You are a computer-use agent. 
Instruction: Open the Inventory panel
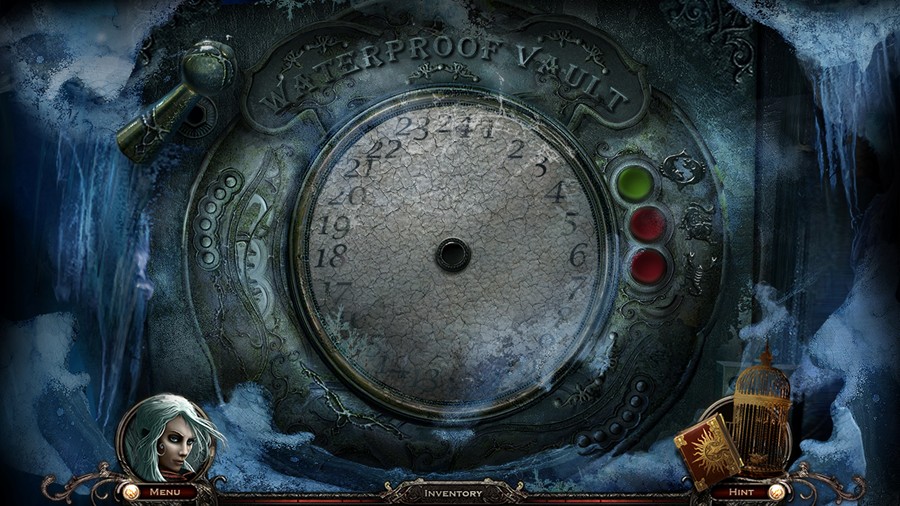click(453, 493)
